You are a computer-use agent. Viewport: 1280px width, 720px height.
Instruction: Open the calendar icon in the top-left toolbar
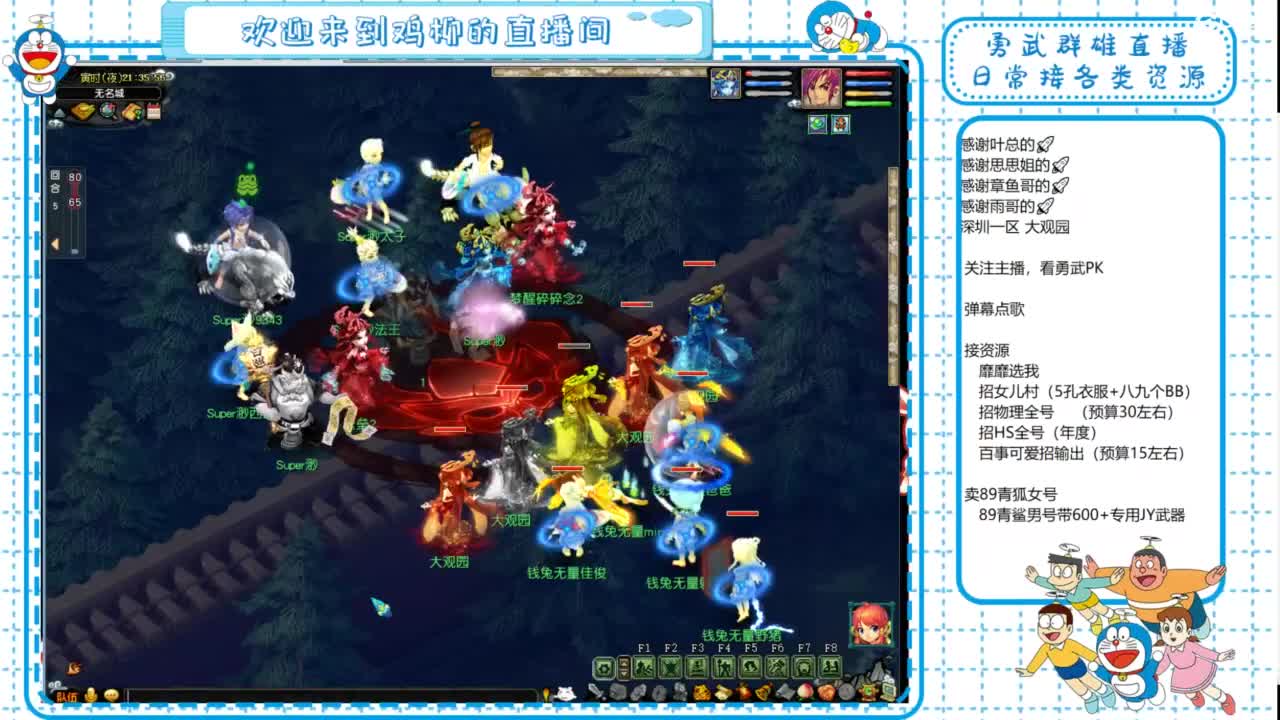[x=153, y=110]
